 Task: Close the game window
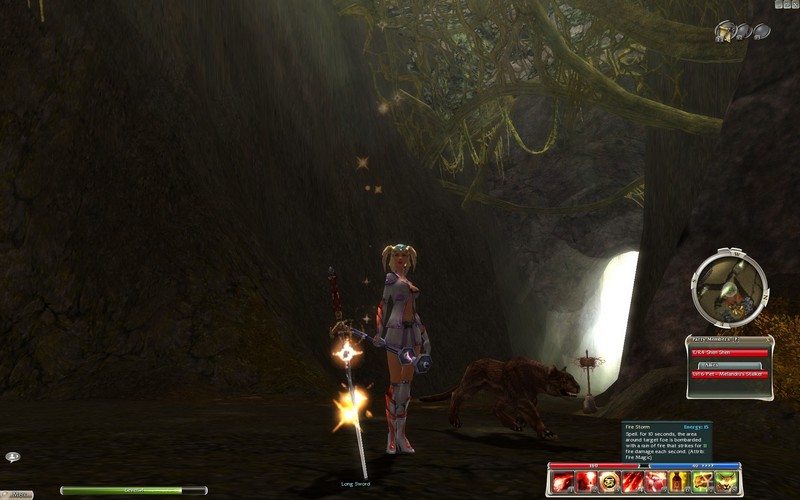(793, 5)
